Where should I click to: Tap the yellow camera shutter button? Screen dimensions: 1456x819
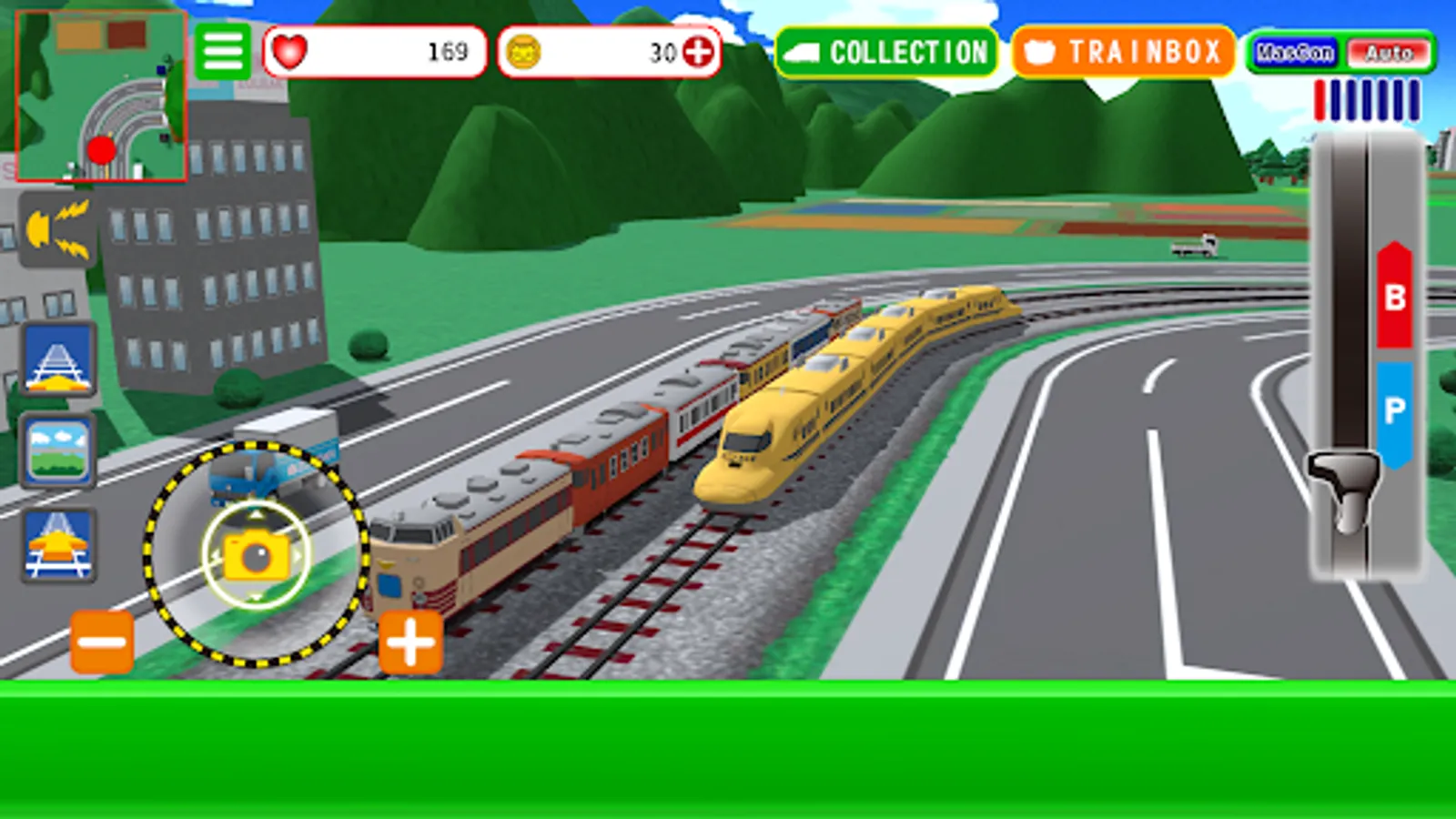[256, 555]
